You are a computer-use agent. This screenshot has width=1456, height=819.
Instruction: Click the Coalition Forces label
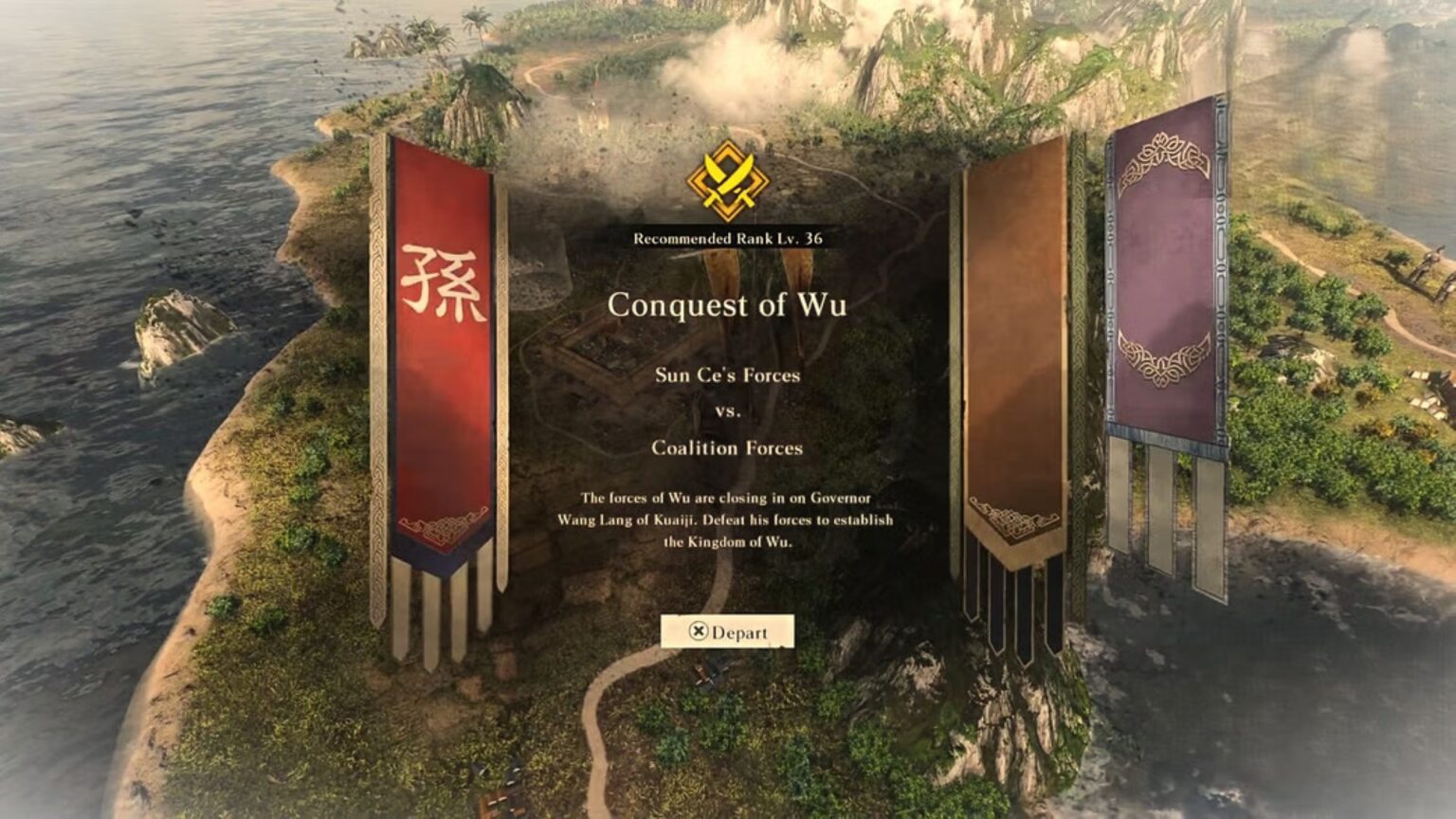(x=727, y=449)
